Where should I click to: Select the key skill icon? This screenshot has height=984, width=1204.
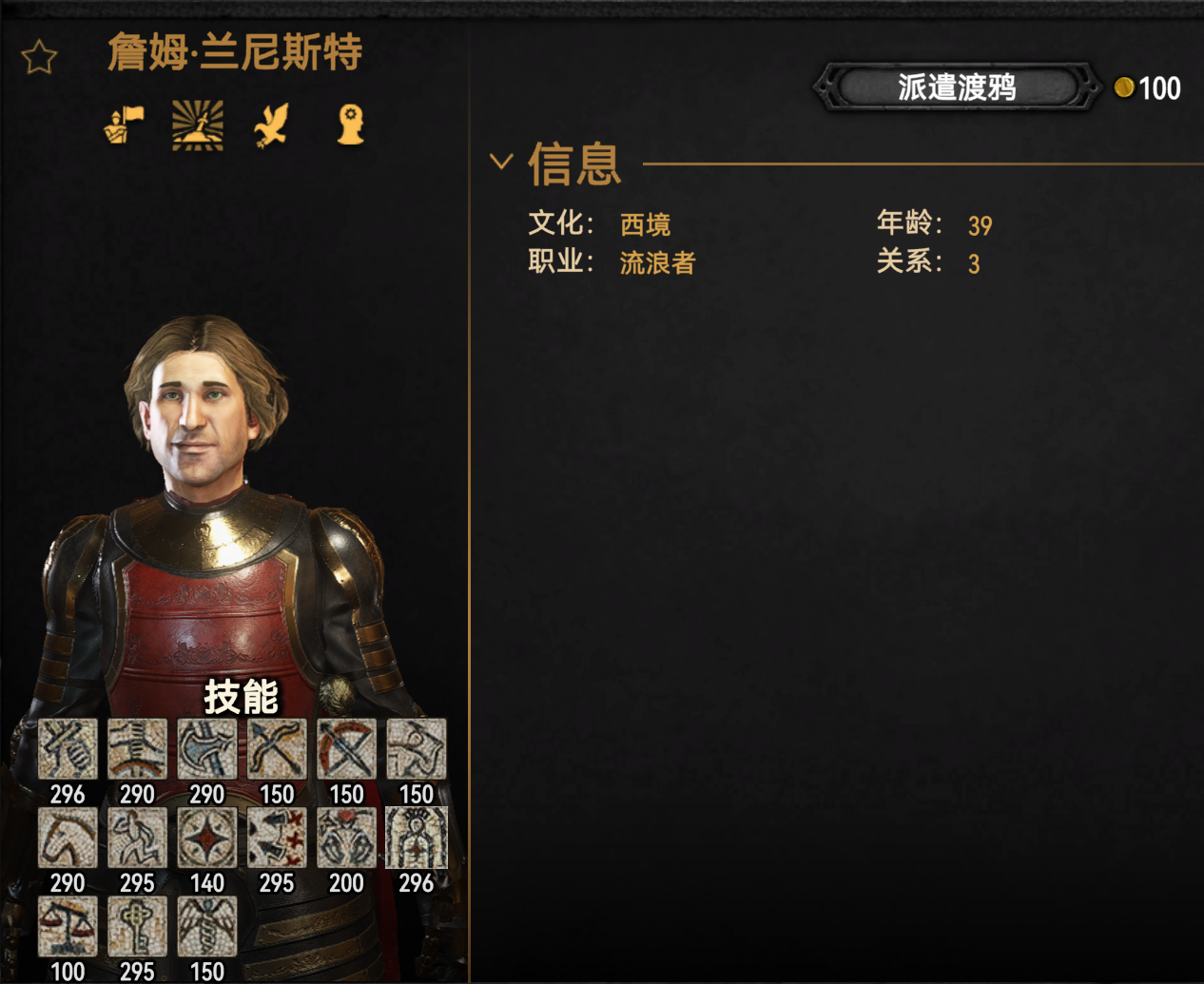coord(137,926)
